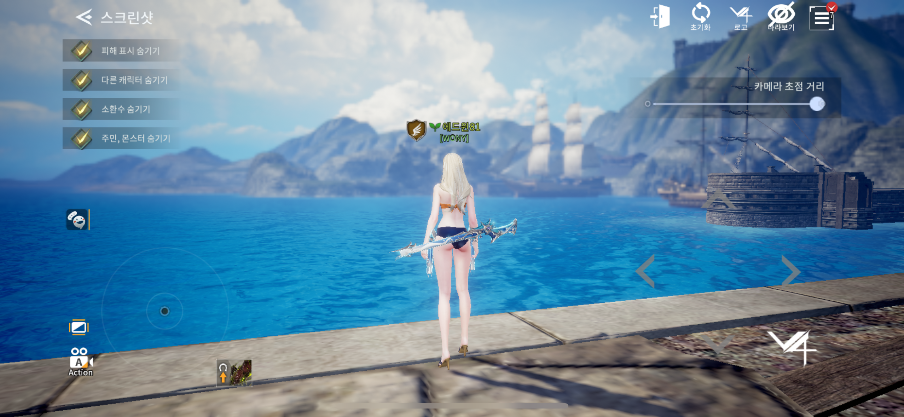Open the options list icon with red check

[x=822, y=16]
